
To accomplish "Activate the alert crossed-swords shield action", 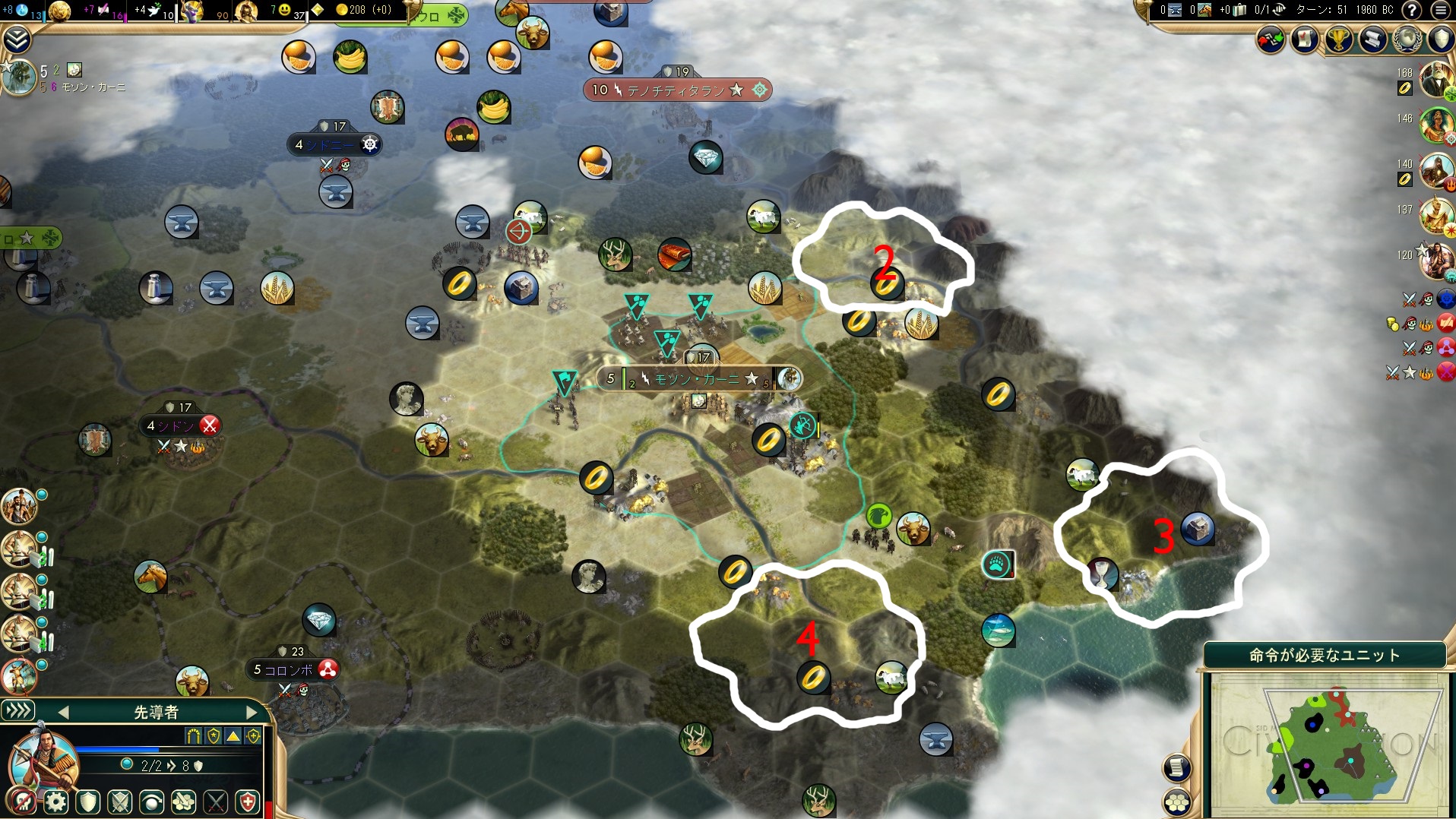I will coord(120,802).
